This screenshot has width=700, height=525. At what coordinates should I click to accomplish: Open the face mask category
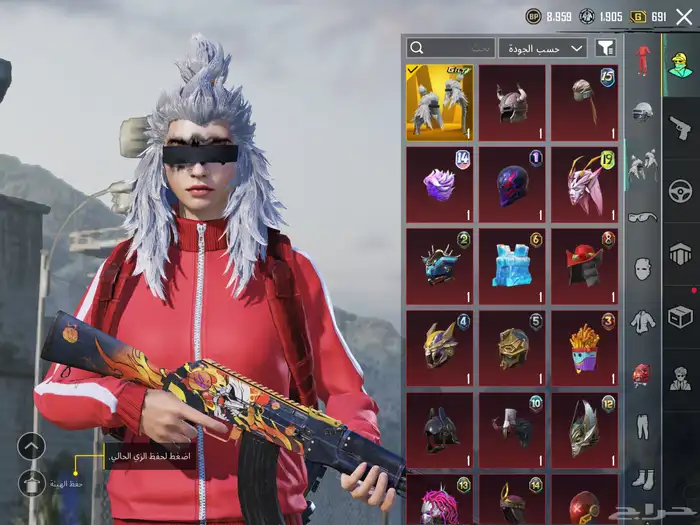pyautogui.click(x=642, y=268)
